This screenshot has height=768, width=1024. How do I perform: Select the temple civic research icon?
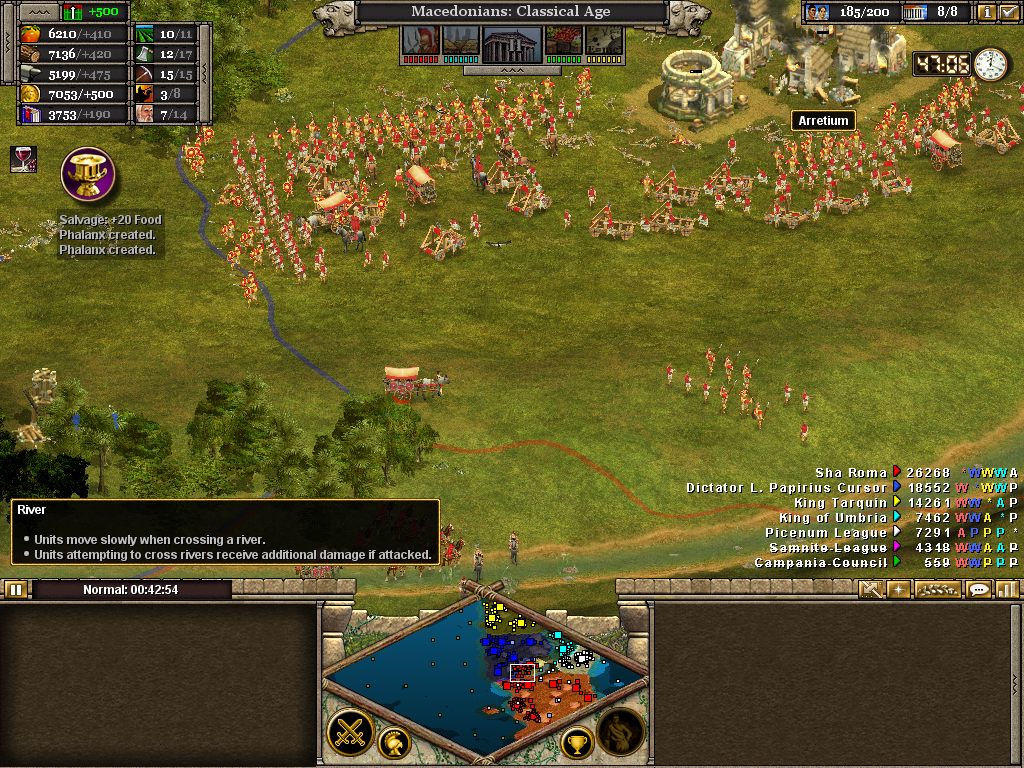tap(512, 42)
